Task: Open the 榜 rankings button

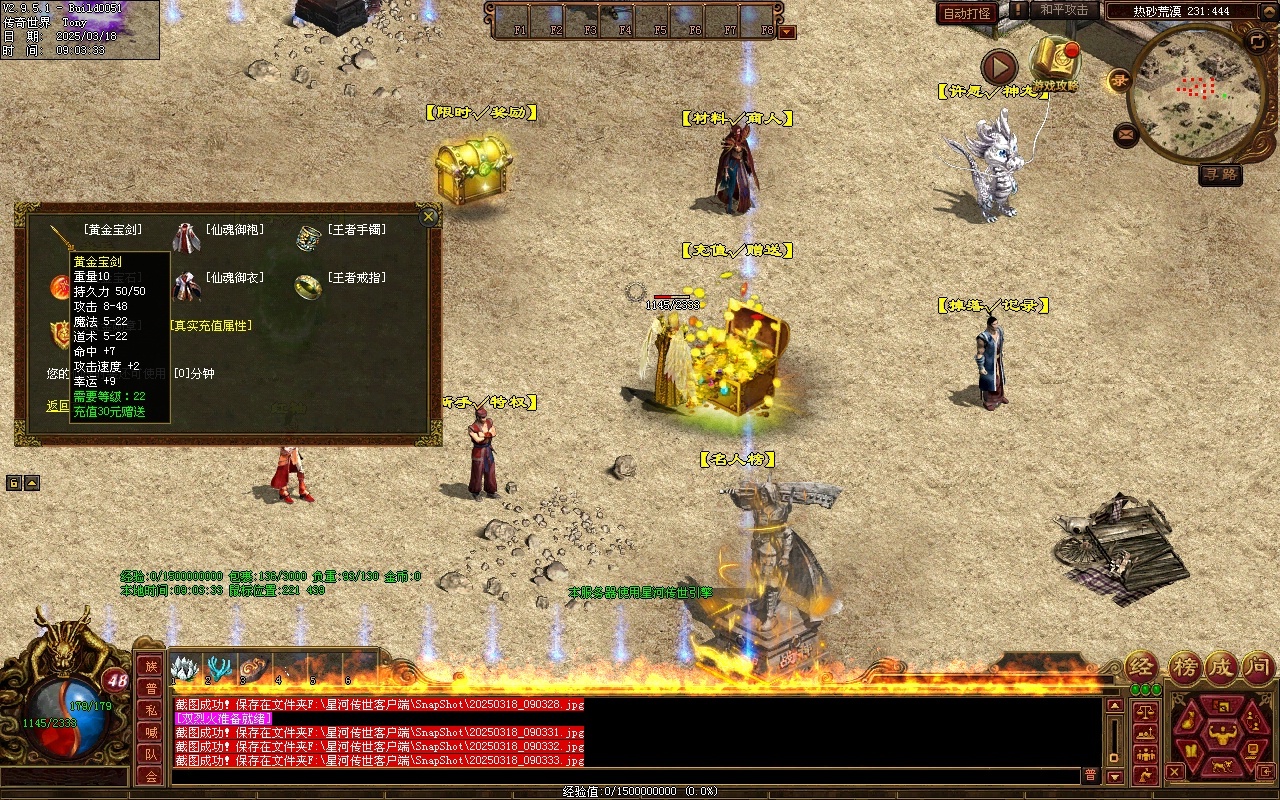Action: click(x=1184, y=667)
